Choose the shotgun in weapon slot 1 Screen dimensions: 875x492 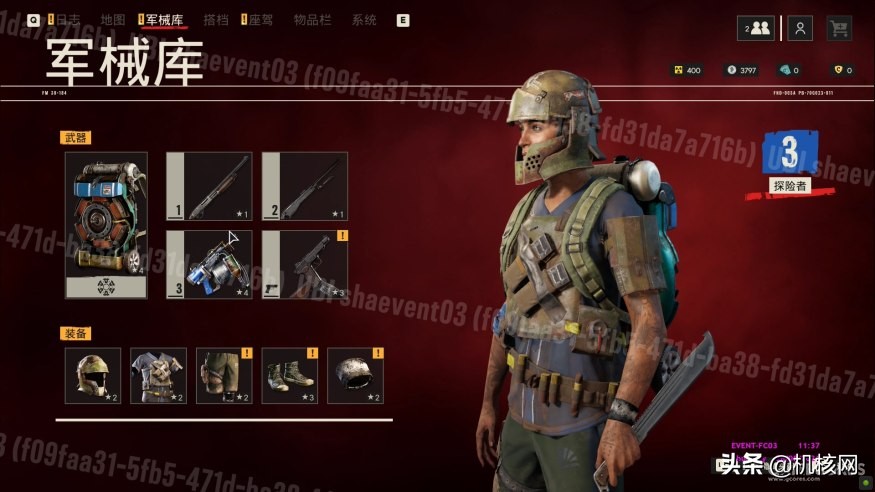[208, 185]
